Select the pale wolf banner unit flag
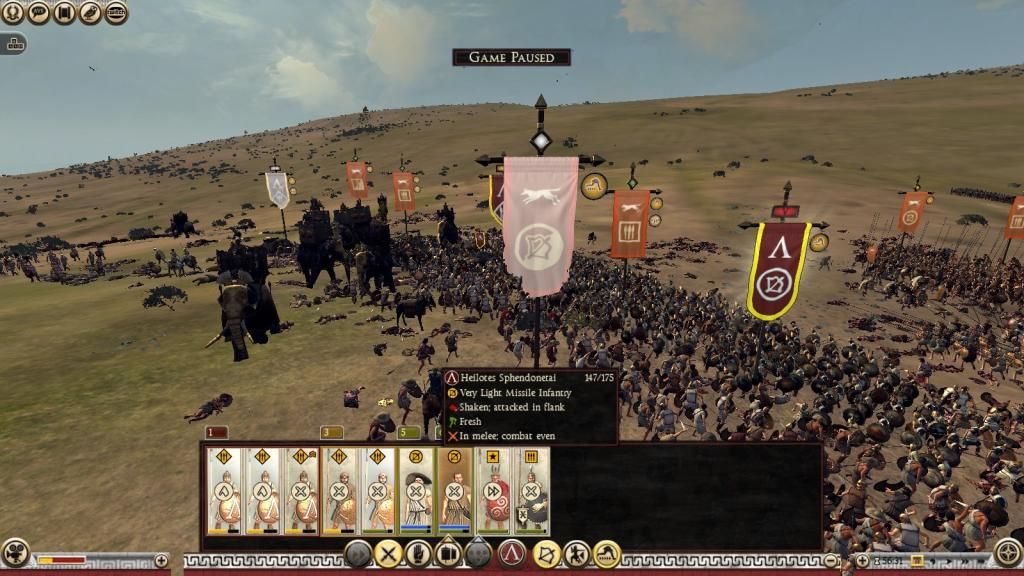The width and height of the screenshot is (1024, 576). coord(540,222)
